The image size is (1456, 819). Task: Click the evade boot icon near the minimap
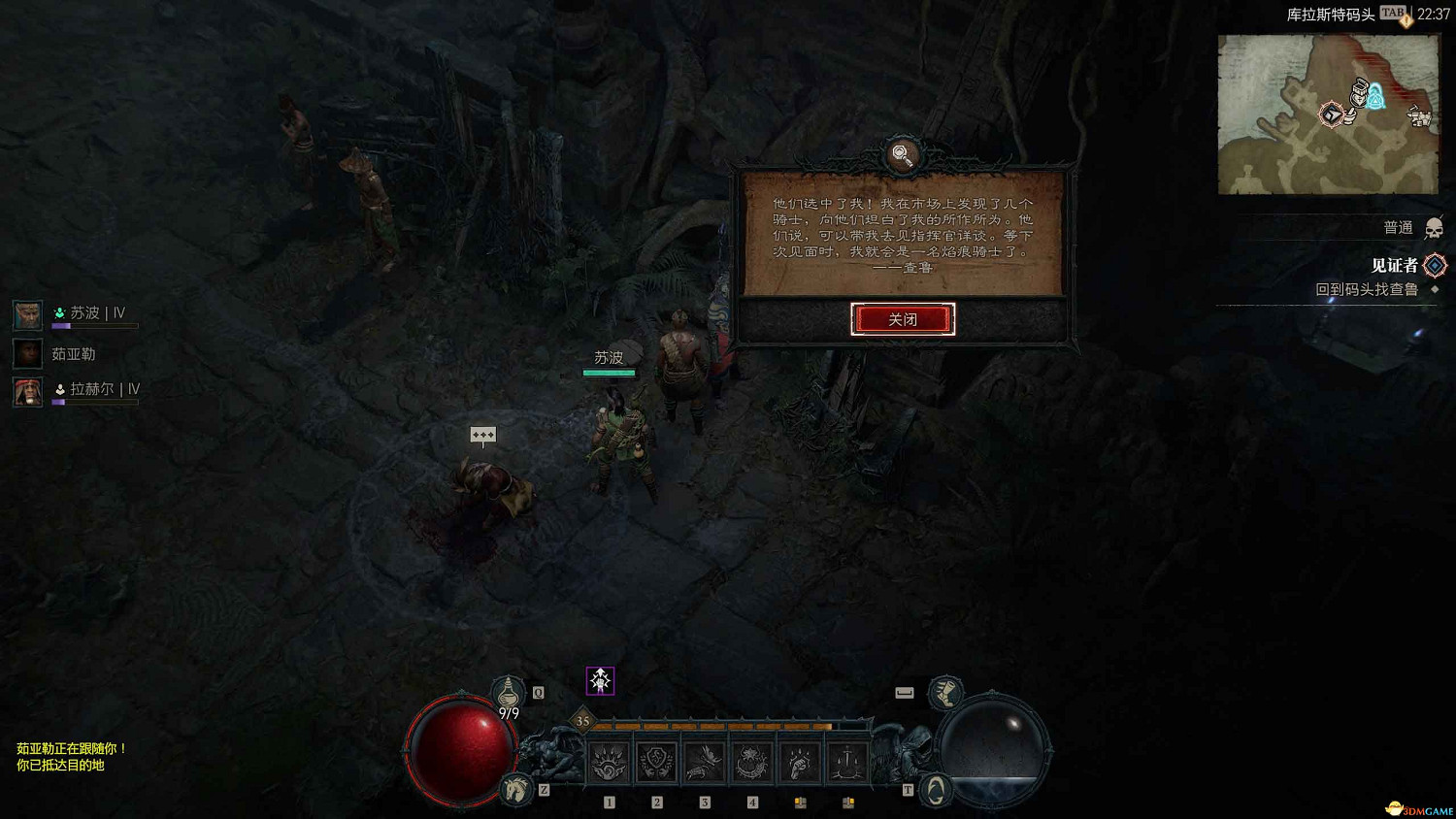pos(944,694)
